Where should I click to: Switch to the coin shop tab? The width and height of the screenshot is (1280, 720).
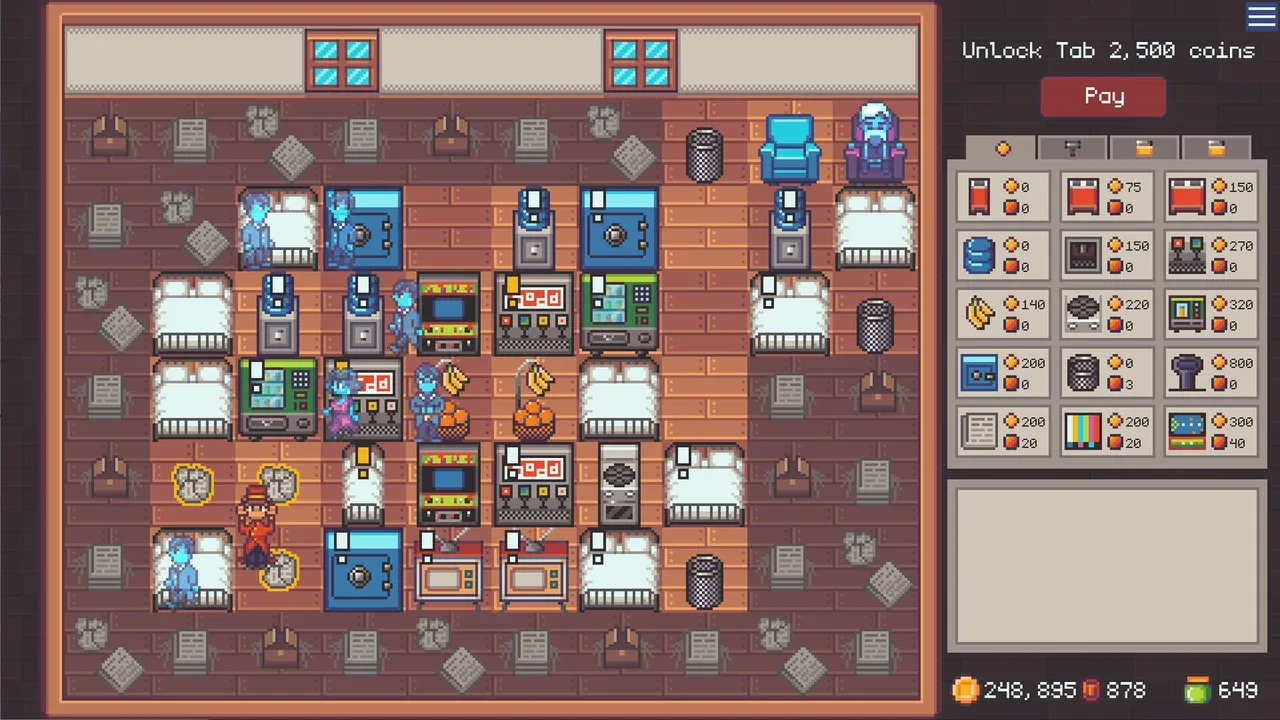[1002, 148]
